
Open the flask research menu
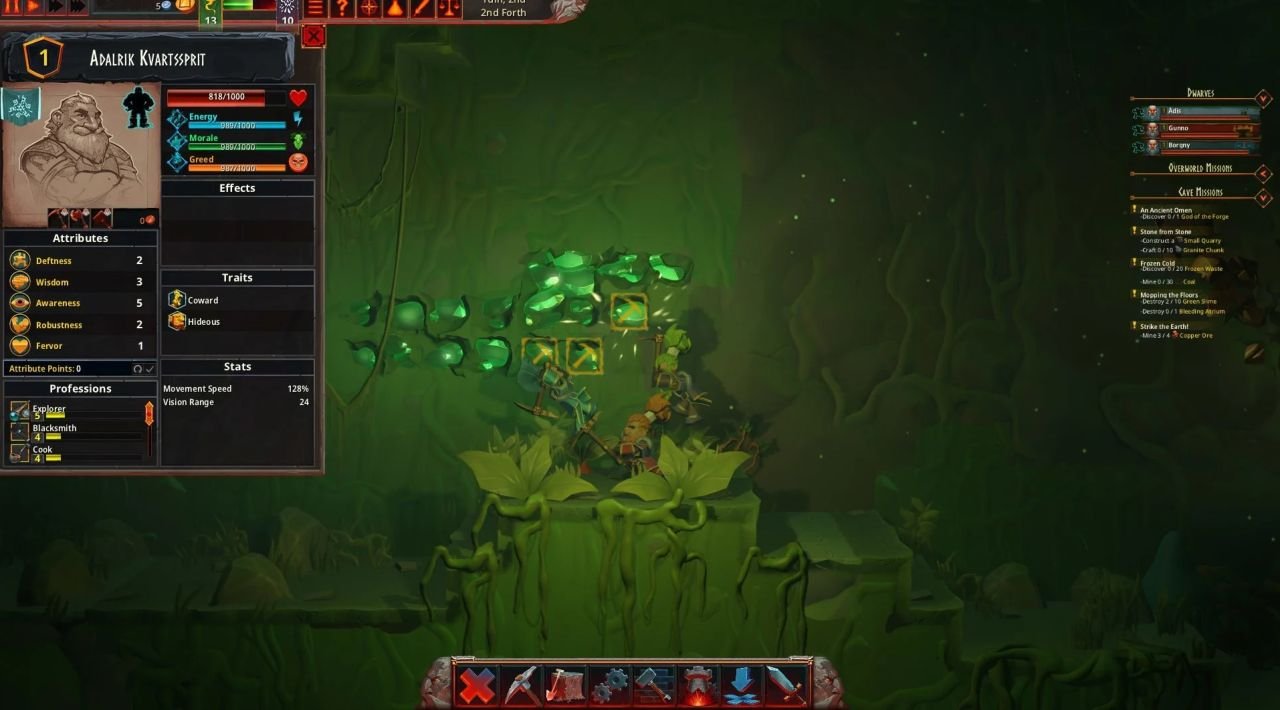395,8
